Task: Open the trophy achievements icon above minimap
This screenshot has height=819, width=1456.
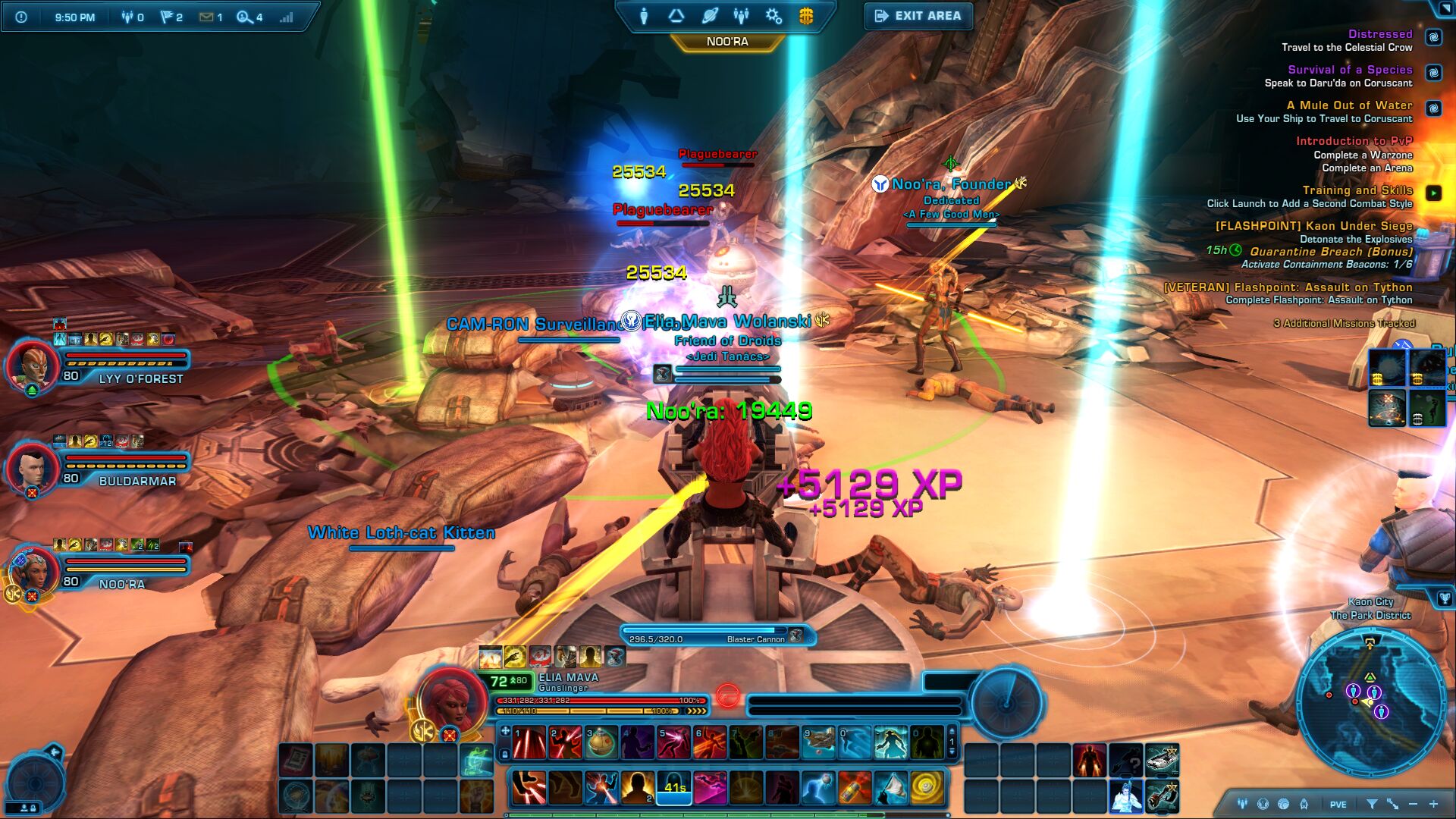Action: tap(1445, 598)
